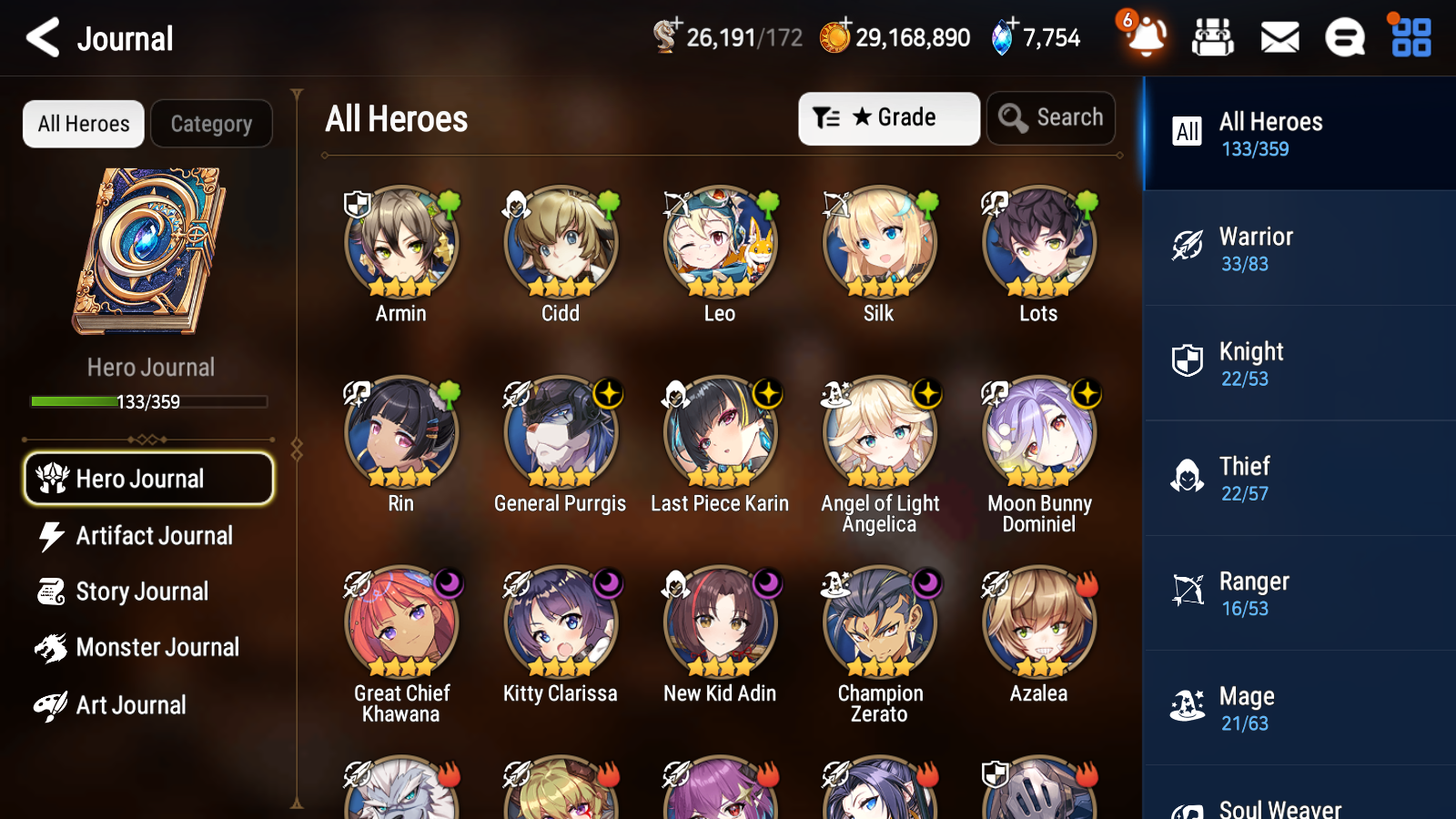Open the Grade sort dropdown

(x=888, y=118)
